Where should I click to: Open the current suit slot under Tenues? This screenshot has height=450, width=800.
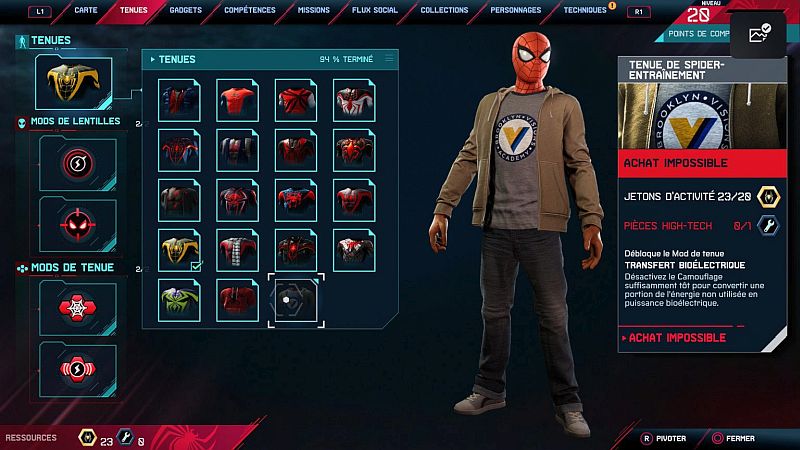tap(73, 82)
